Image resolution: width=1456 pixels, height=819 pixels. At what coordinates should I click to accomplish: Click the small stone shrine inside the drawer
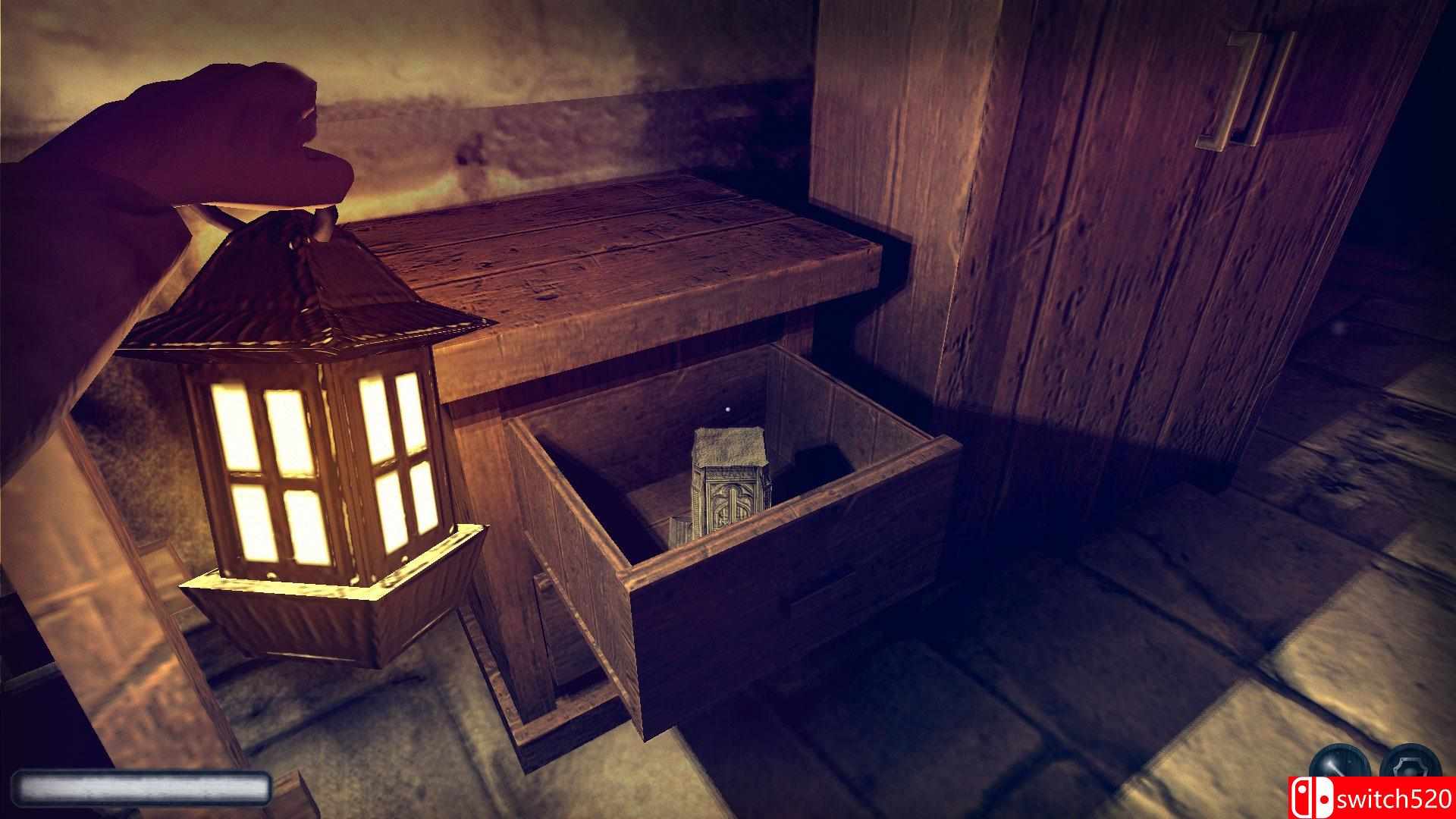[728, 485]
